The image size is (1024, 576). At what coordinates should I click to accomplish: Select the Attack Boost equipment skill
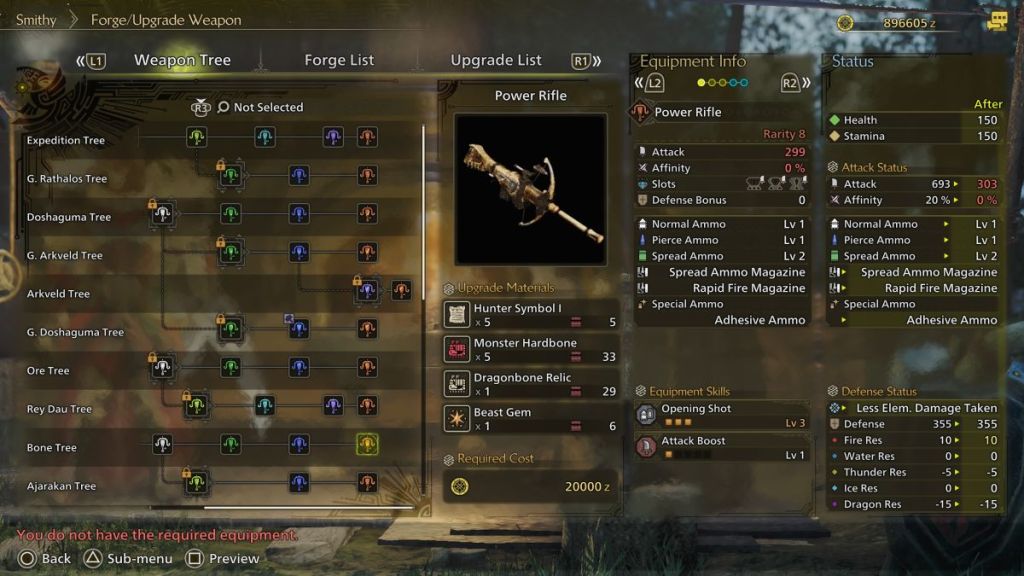(x=720, y=447)
